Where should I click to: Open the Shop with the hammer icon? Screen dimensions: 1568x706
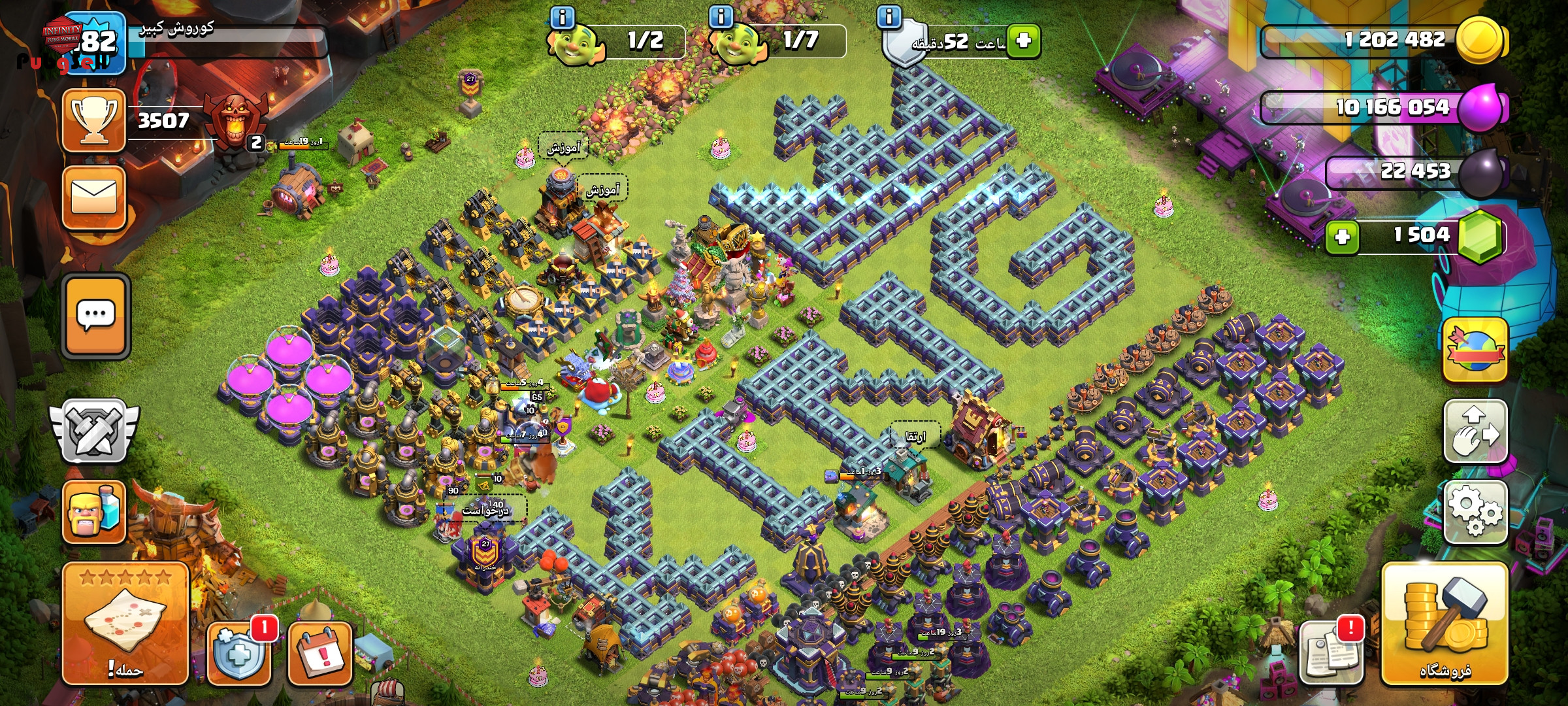tap(1445, 624)
